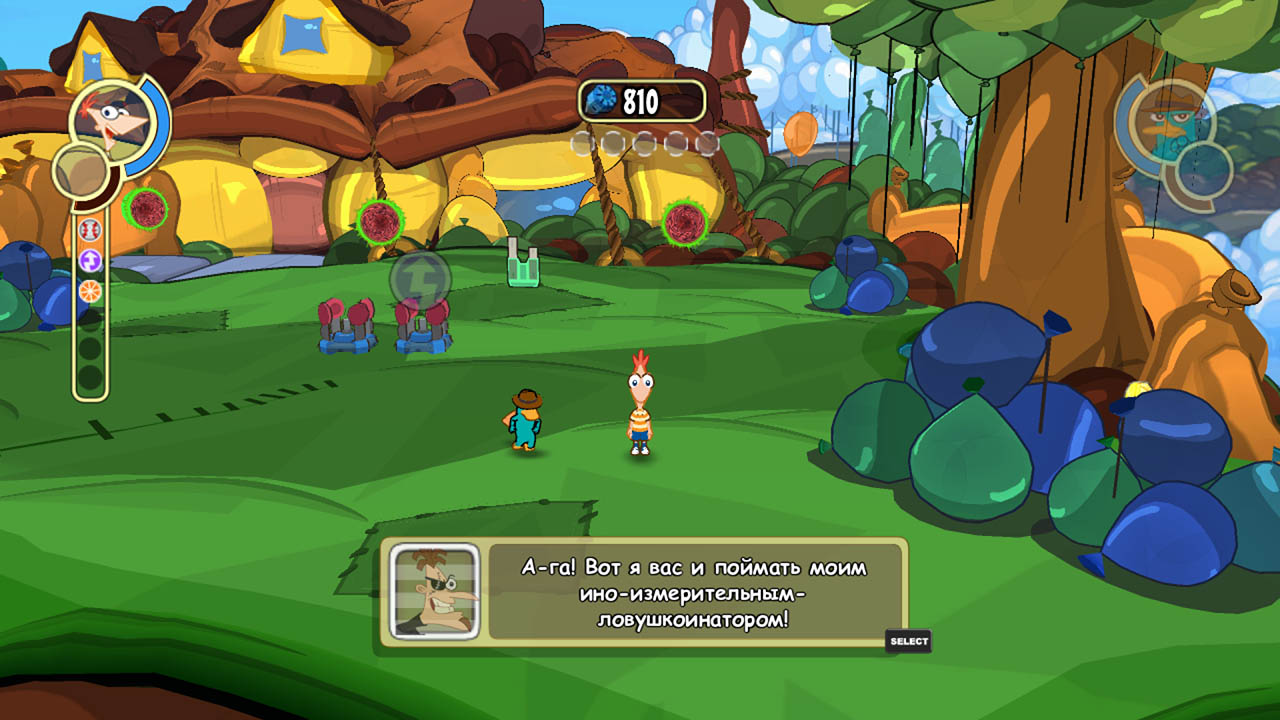The image size is (1280, 720).
Task: Click Doofenshmirtz's dialogue portrait
Action: tap(434, 591)
